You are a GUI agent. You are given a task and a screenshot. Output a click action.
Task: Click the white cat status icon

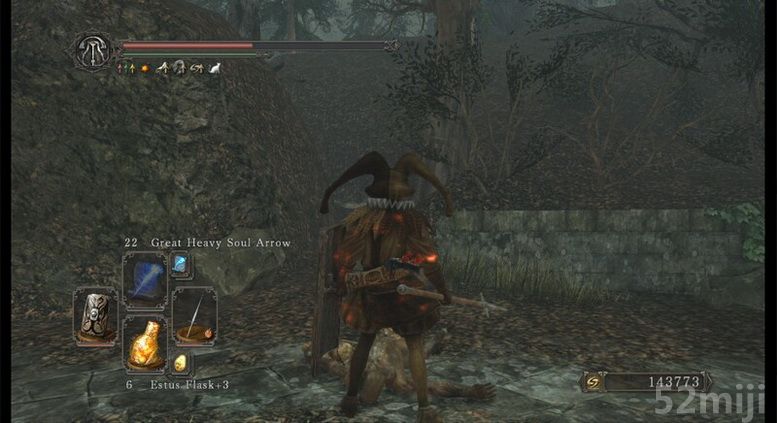(216, 68)
